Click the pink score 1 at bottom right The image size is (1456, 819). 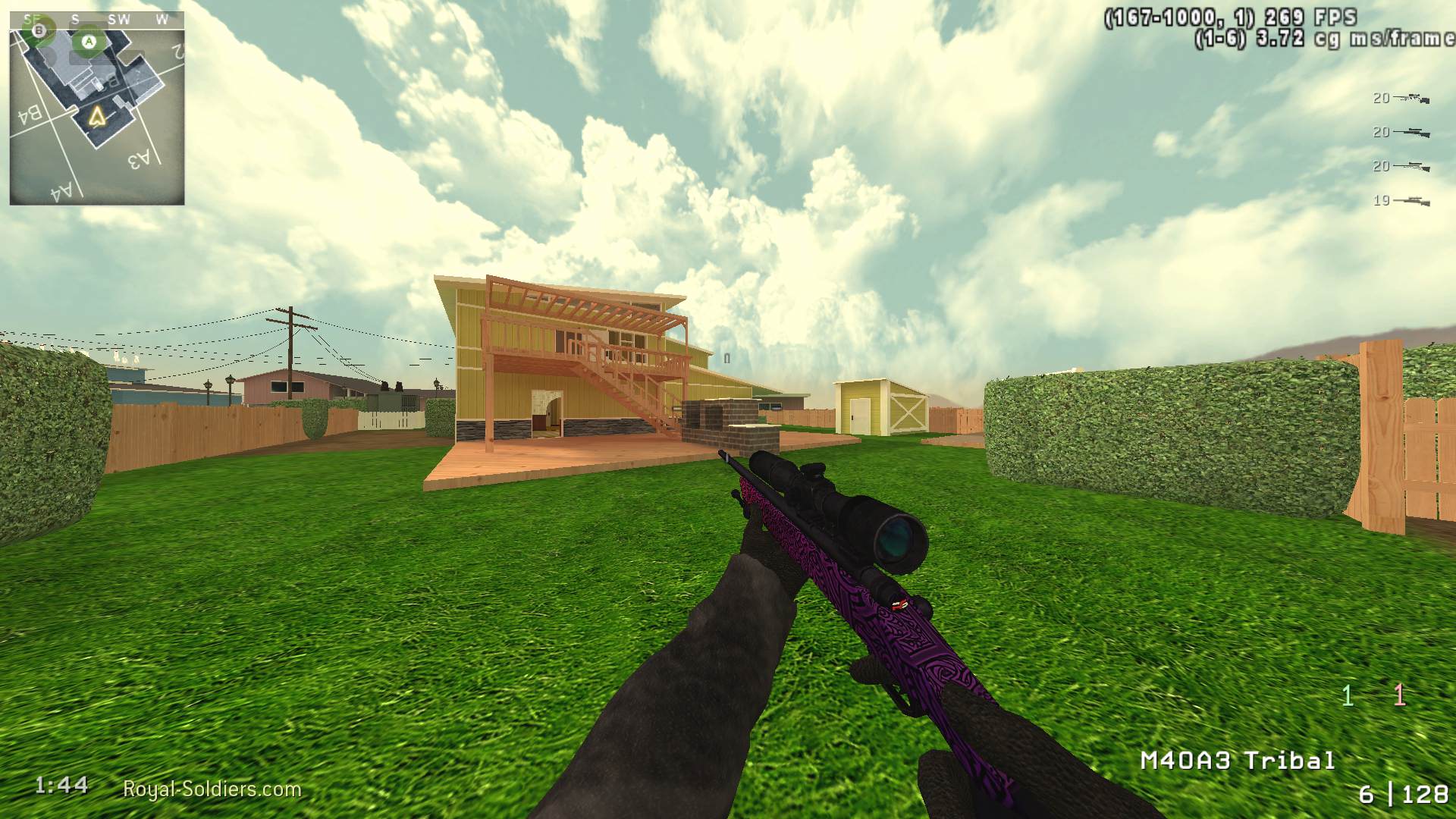(1399, 694)
